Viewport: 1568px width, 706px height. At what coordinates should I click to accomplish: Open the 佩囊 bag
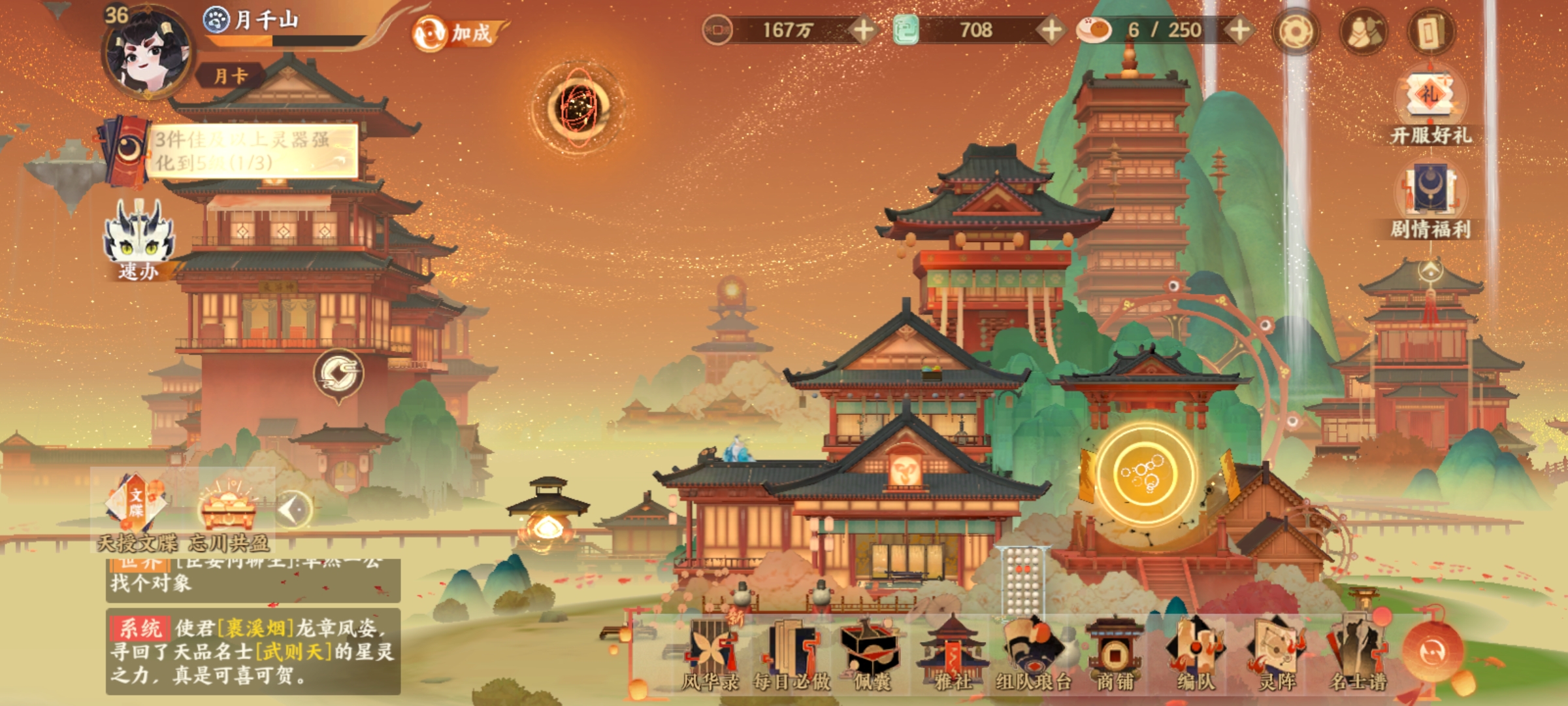click(872, 654)
